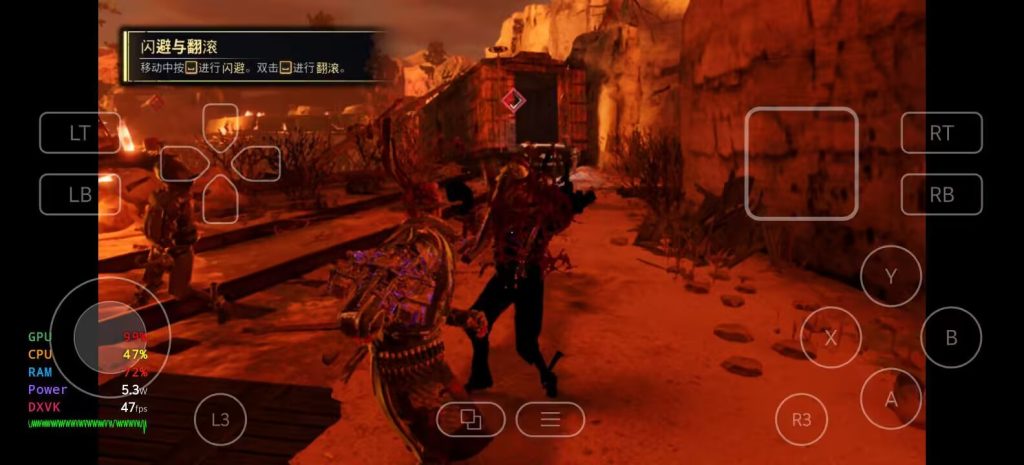This screenshot has width=1024, height=465.
Task: Tap the virtual left analog stick
Action: (x=109, y=336)
